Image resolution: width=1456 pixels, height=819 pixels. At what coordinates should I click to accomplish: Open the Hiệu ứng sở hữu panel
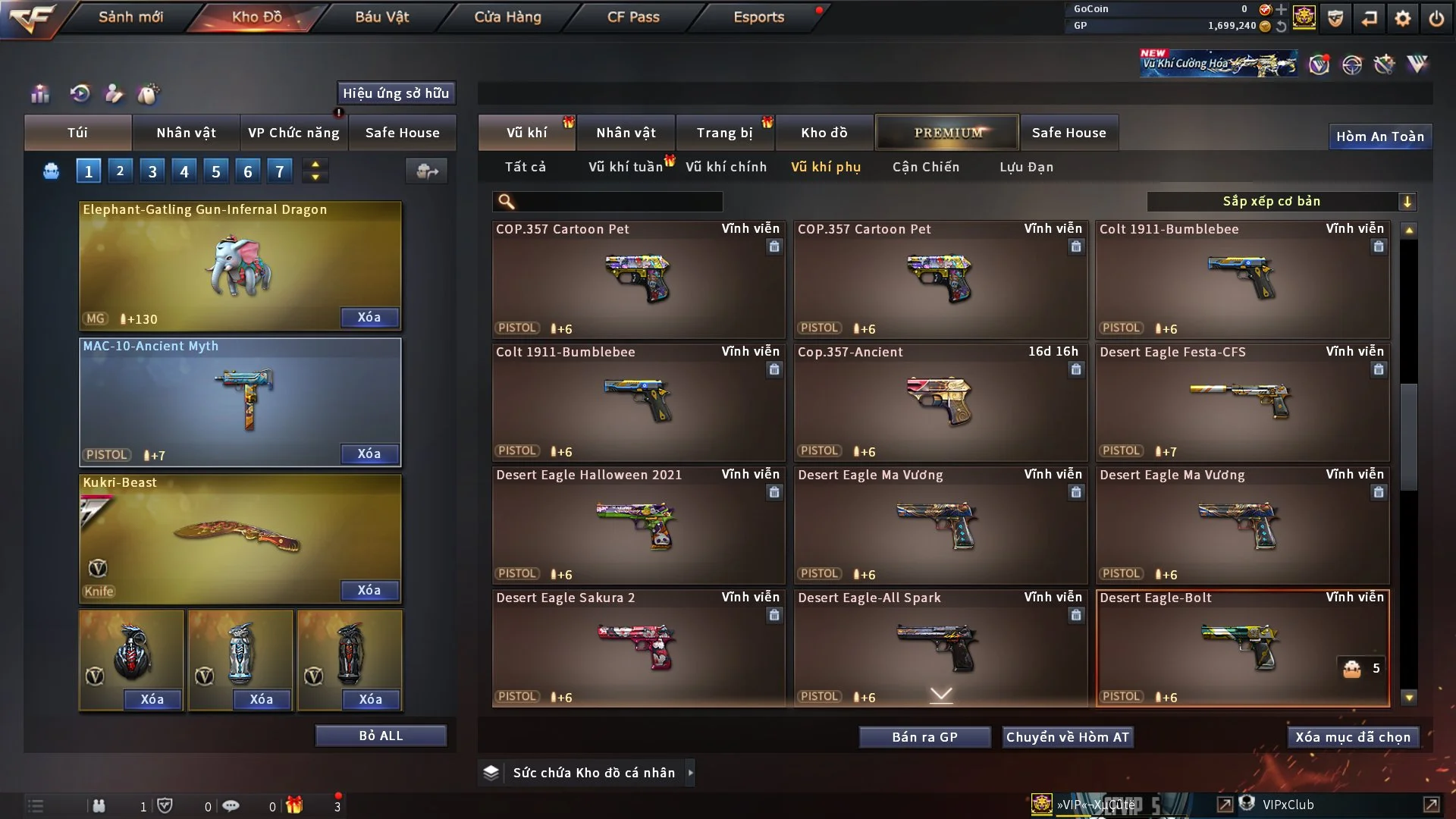396,93
